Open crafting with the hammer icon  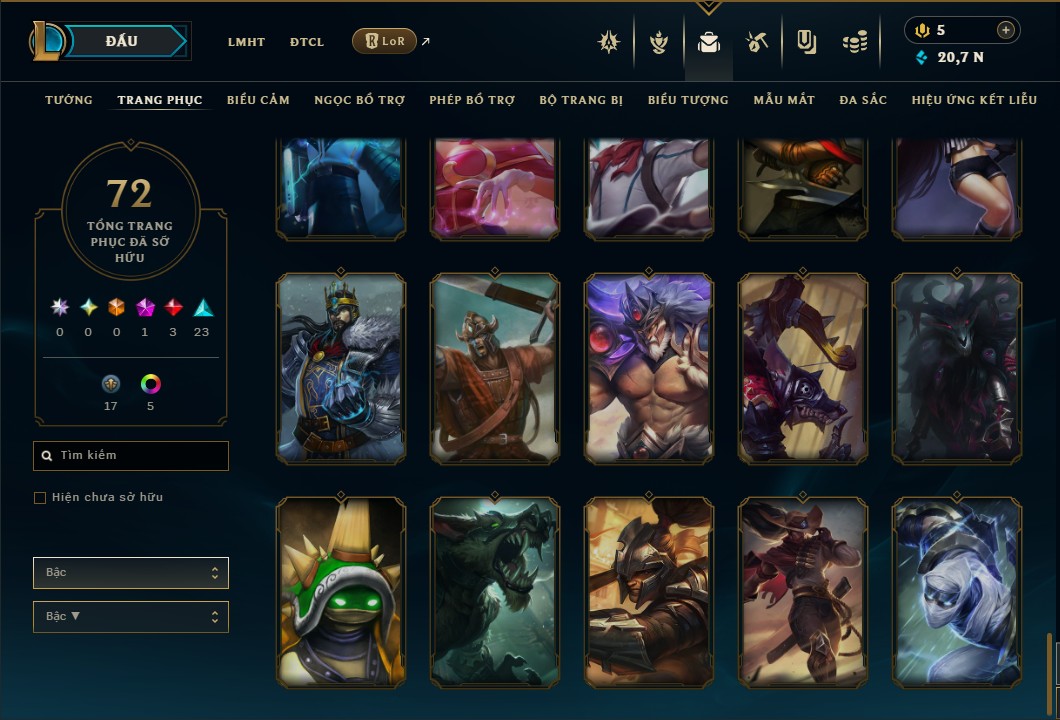click(756, 42)
